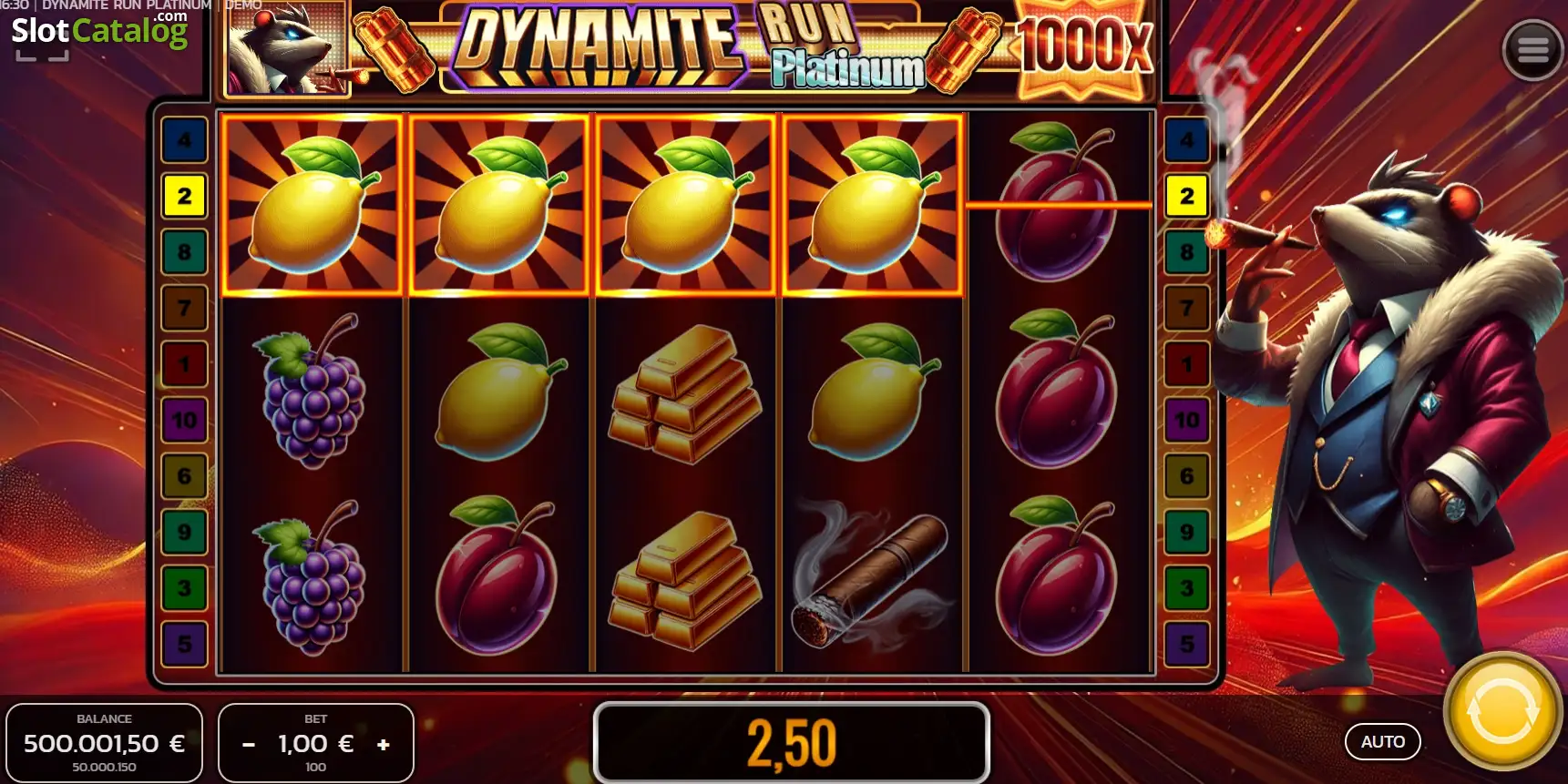
Task: Toggle payline 10 on the left panel
Action: click(x=184, y=421)
